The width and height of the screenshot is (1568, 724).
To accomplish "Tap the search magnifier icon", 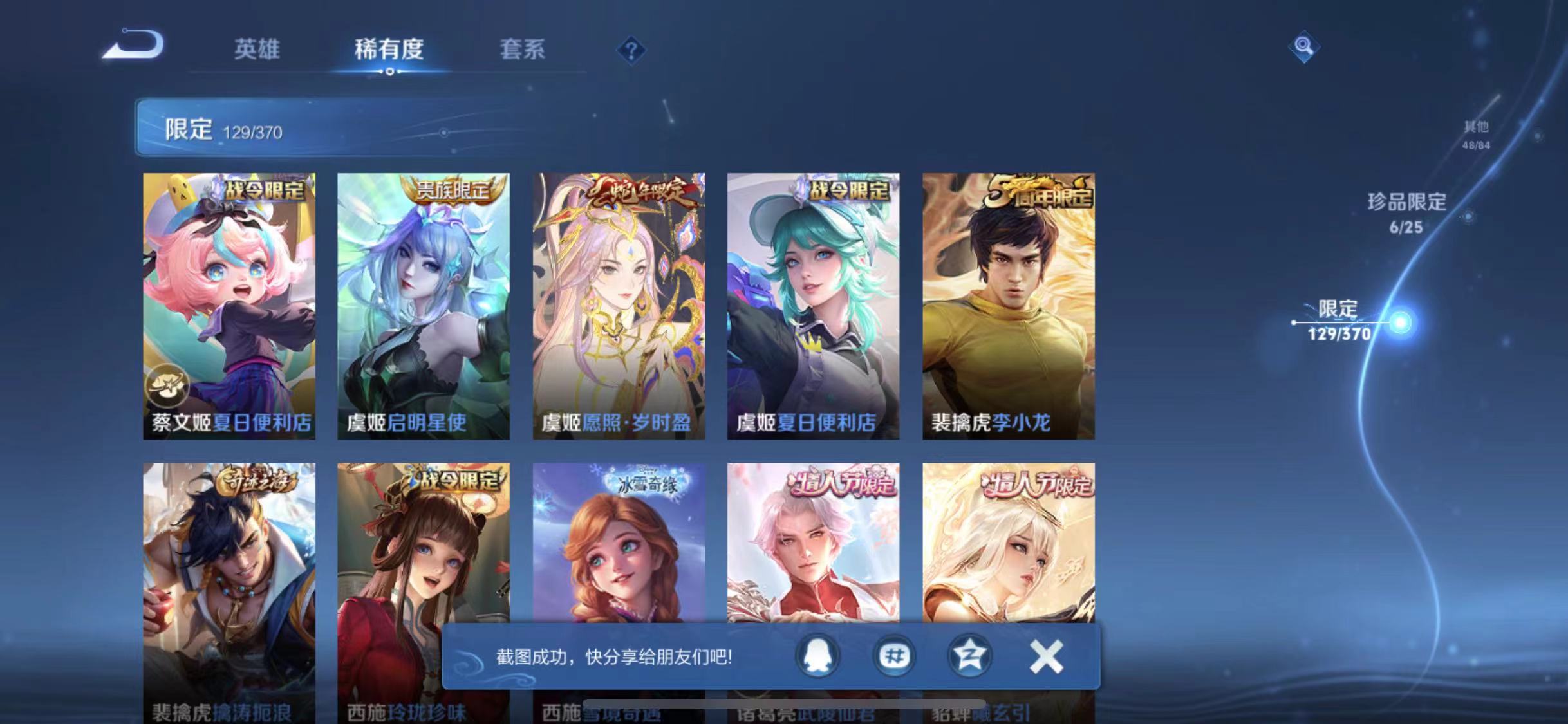I will [x=1302, y=48].
